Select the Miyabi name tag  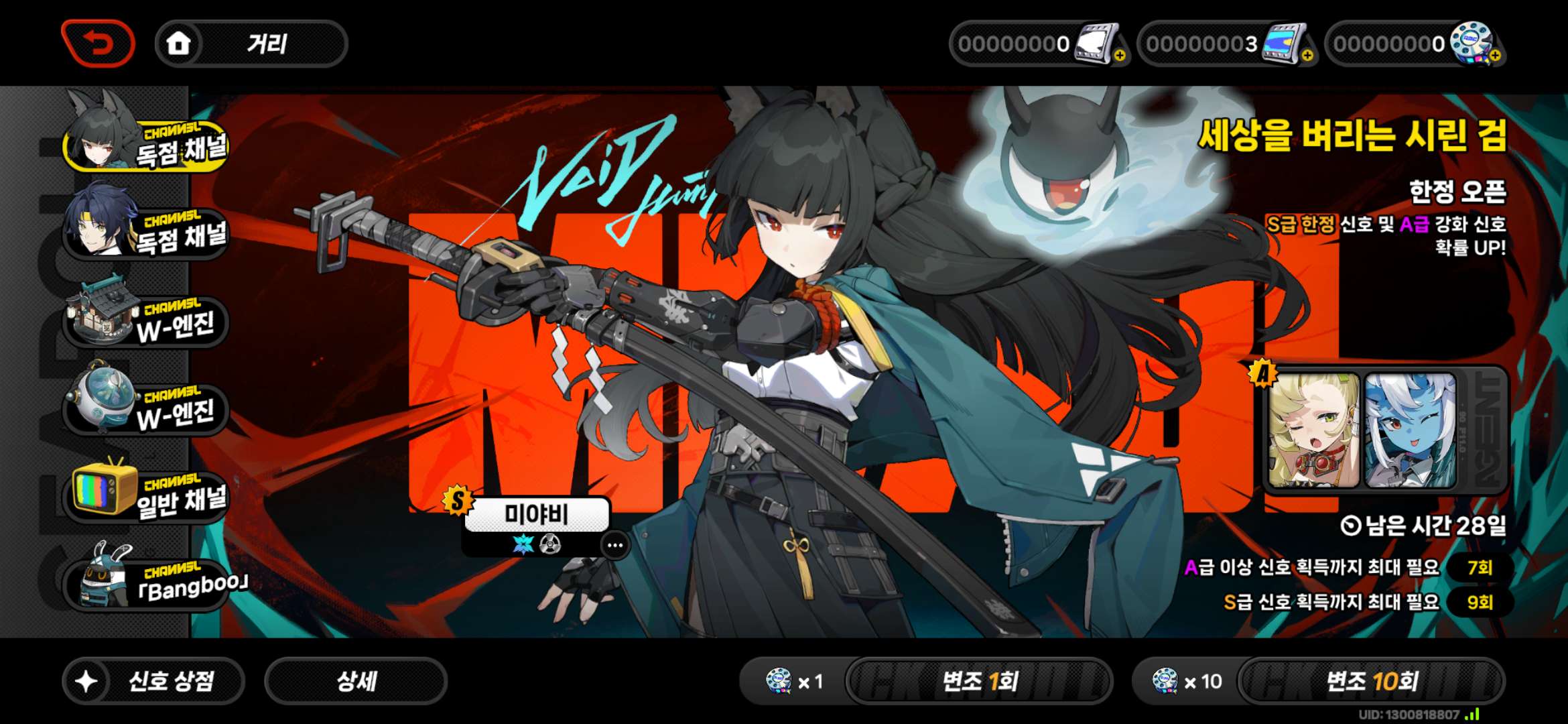536,514
